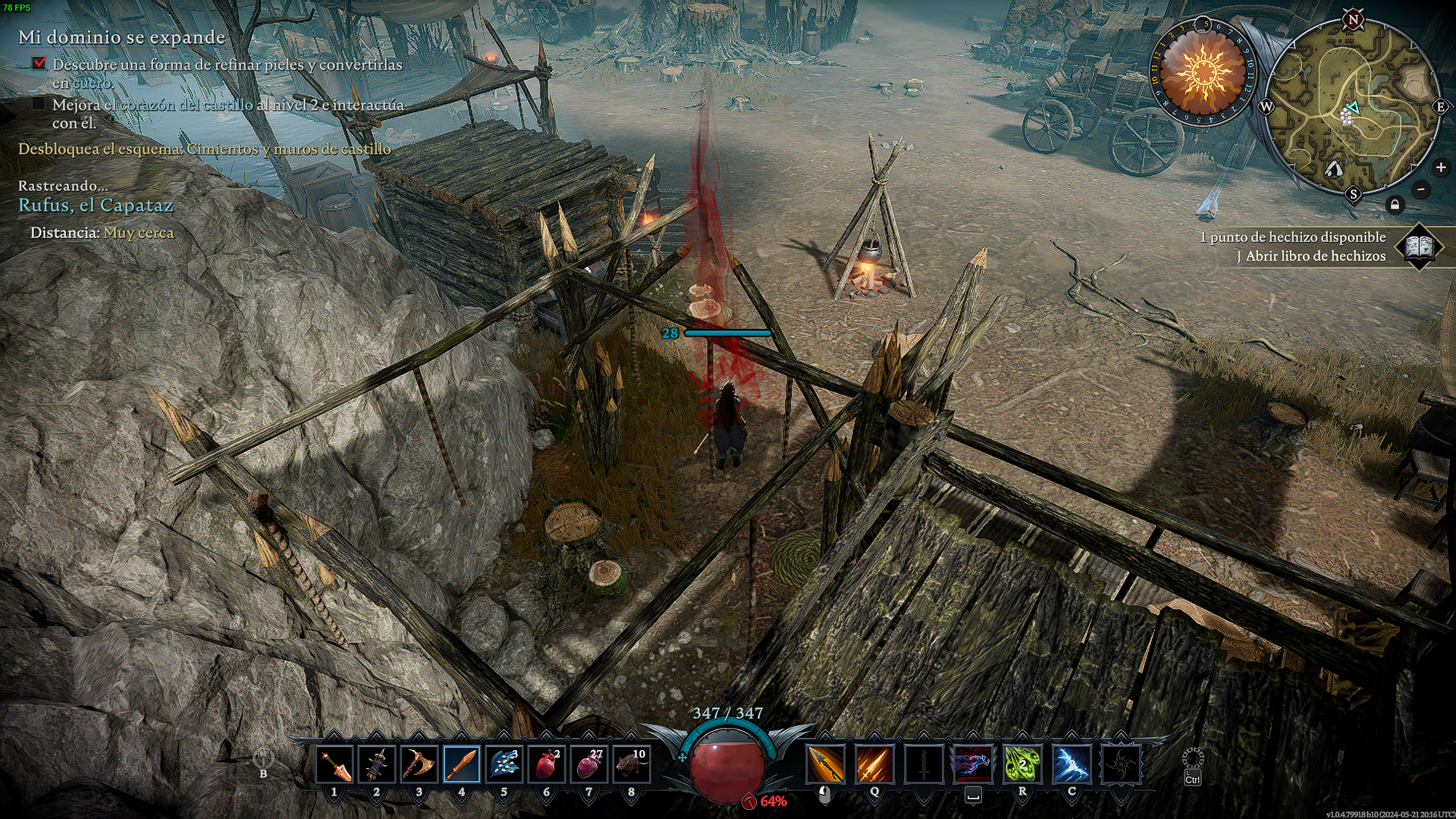Select the dagger in hotbar slot 1
Viewport: 1456px width, 819px height.
click(x=334, y=764)
